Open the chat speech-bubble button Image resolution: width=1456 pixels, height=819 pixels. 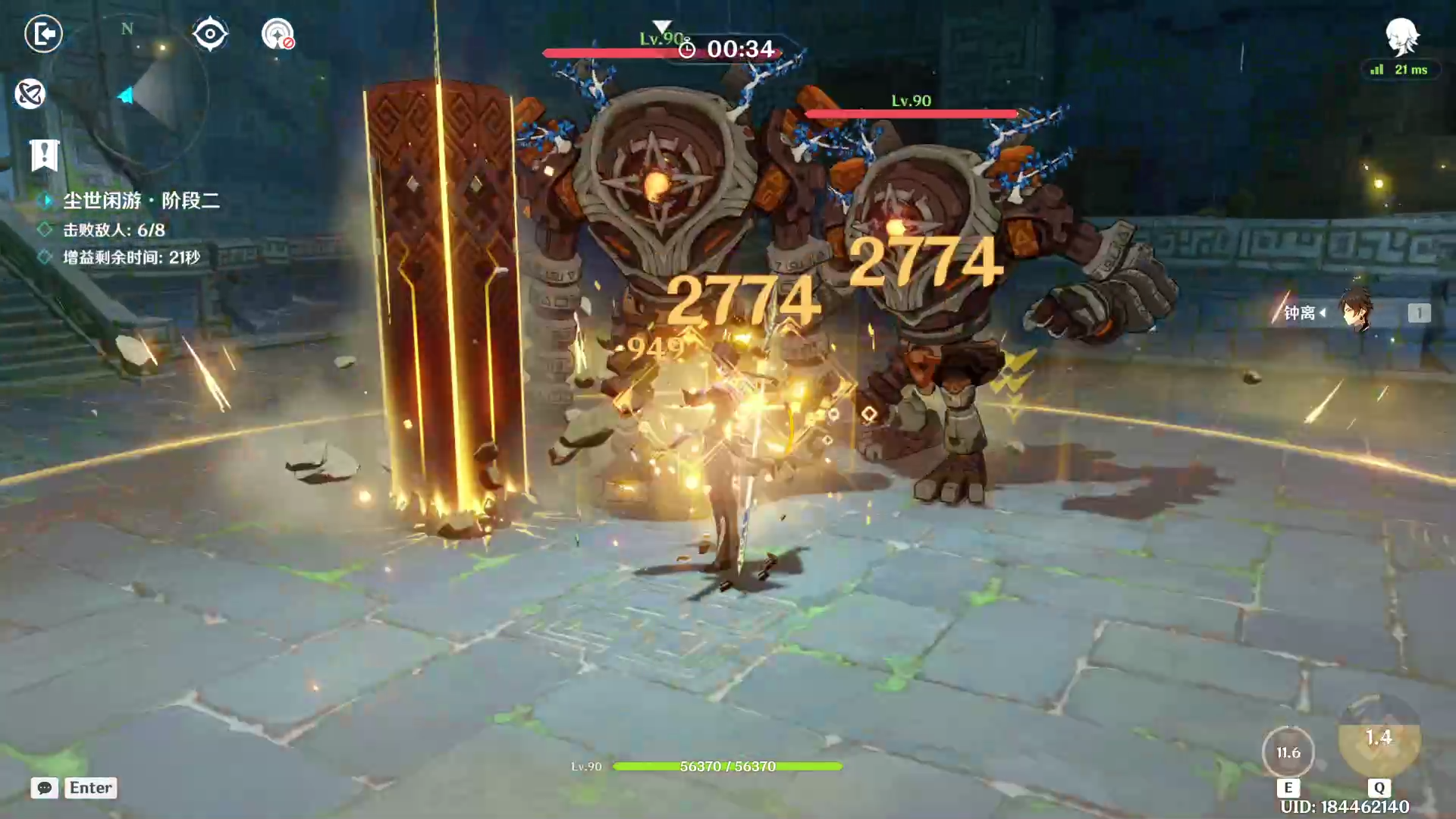[x=45, y=788]
